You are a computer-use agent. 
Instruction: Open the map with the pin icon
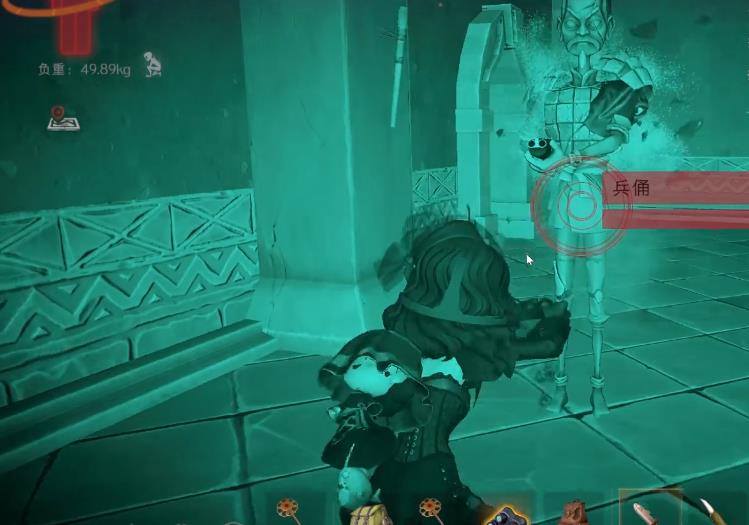coord(63,119)
